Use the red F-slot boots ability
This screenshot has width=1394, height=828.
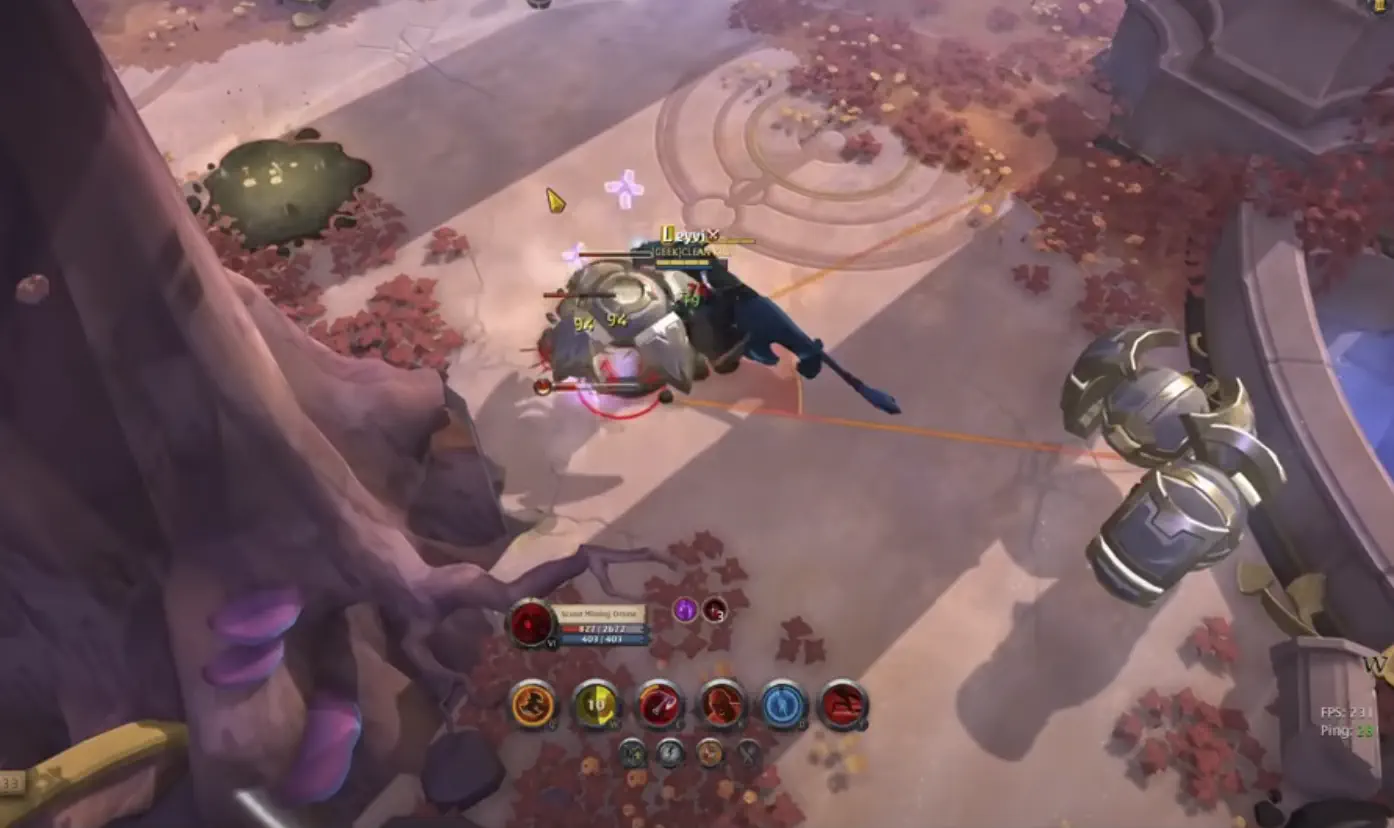tap(843, 705)
